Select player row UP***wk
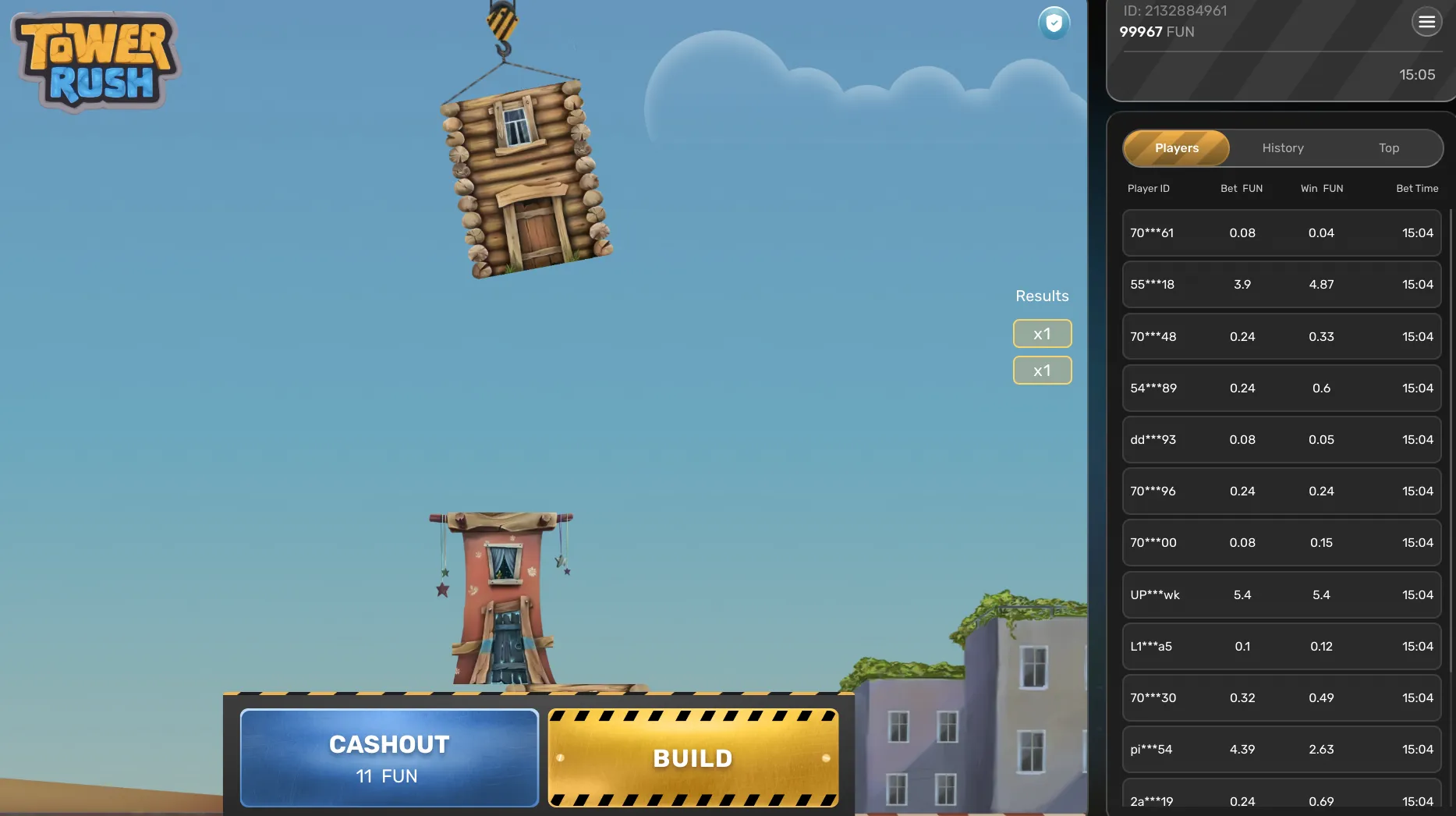The width and height of the screenshot is (1456, 816). [x=1281, y=594]
